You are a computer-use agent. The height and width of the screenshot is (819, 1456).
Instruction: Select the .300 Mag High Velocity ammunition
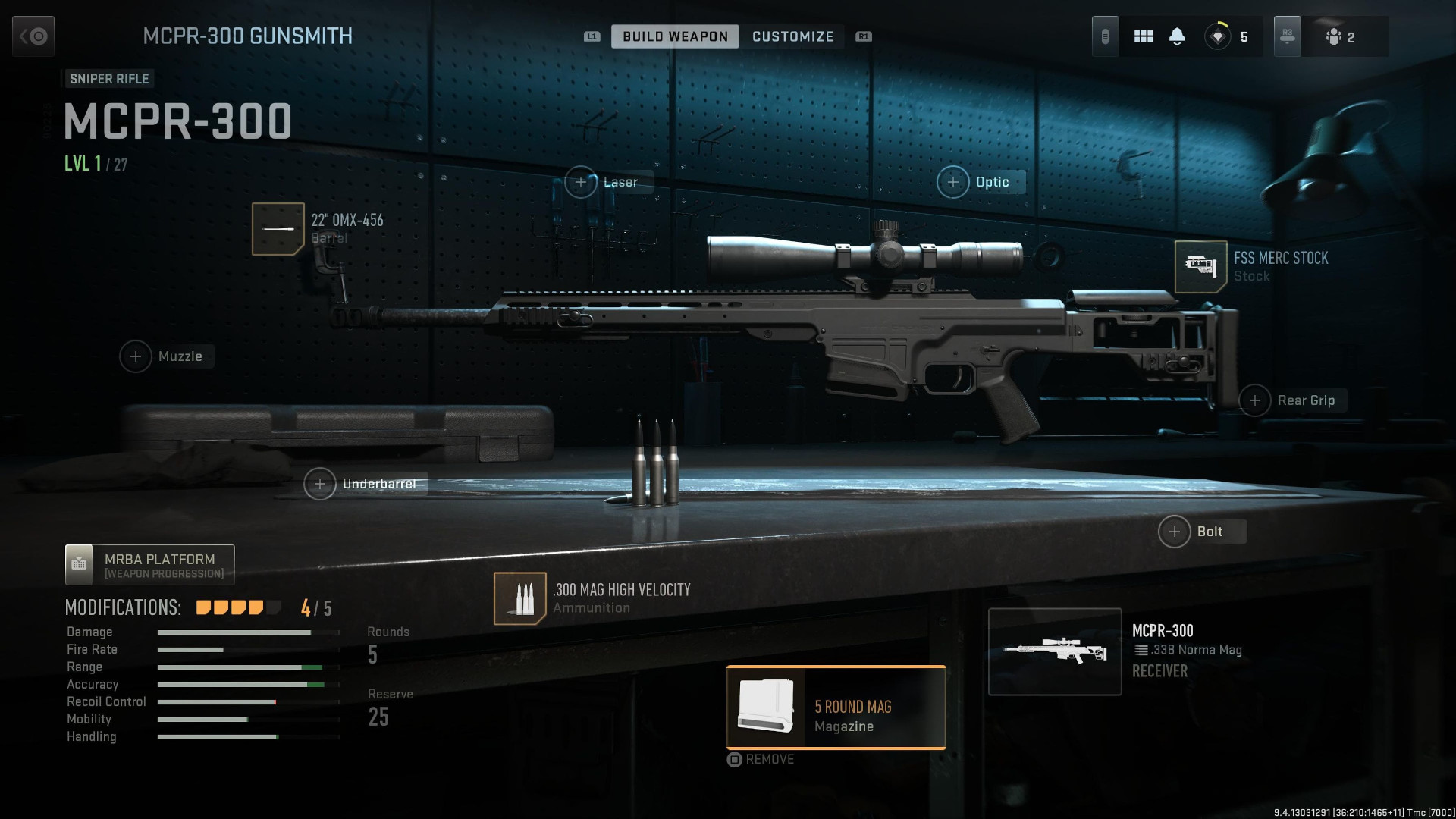[521, 599]
